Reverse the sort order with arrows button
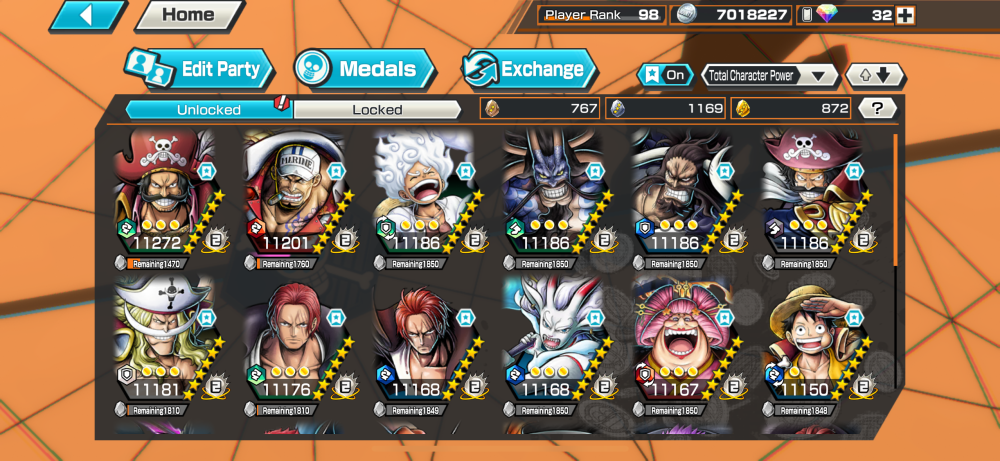The image size is (1000, 461). click(x=875, y=75)
